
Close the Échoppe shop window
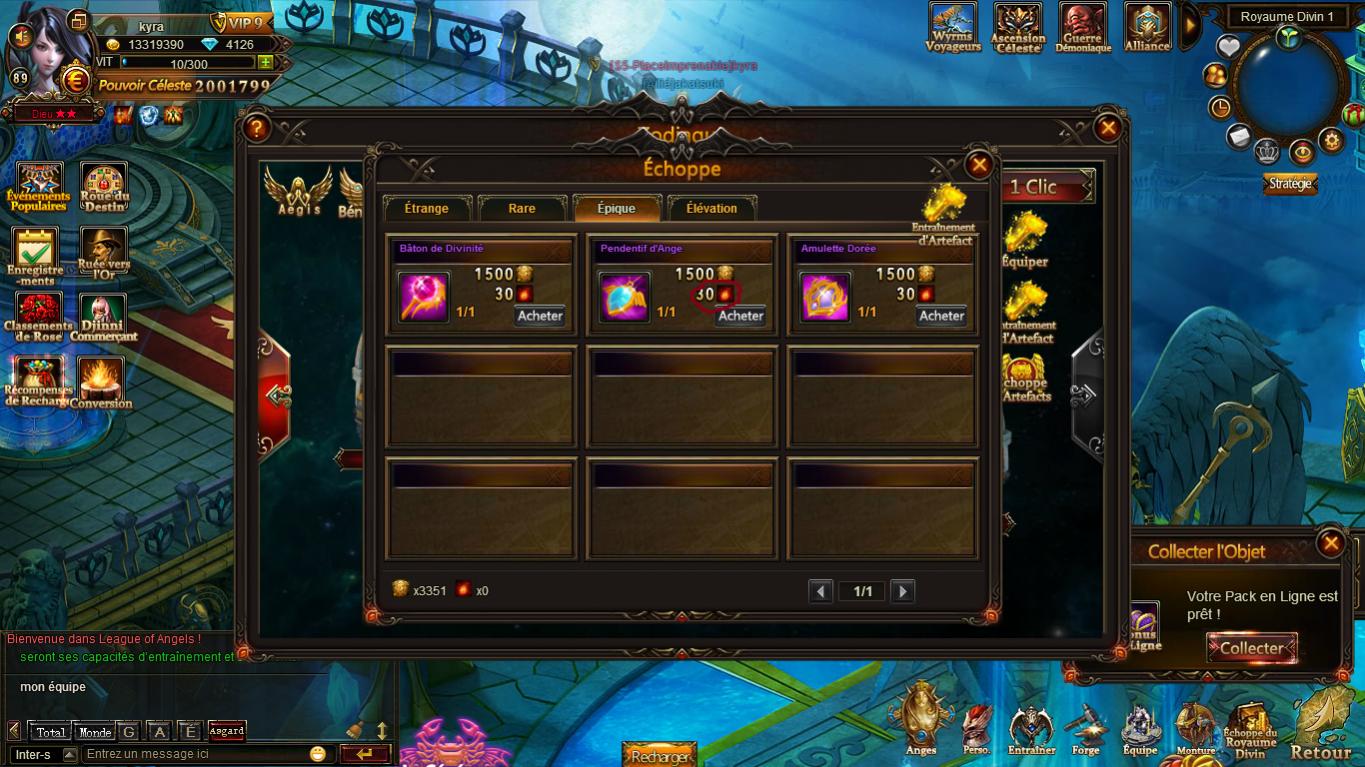(979, 165)
